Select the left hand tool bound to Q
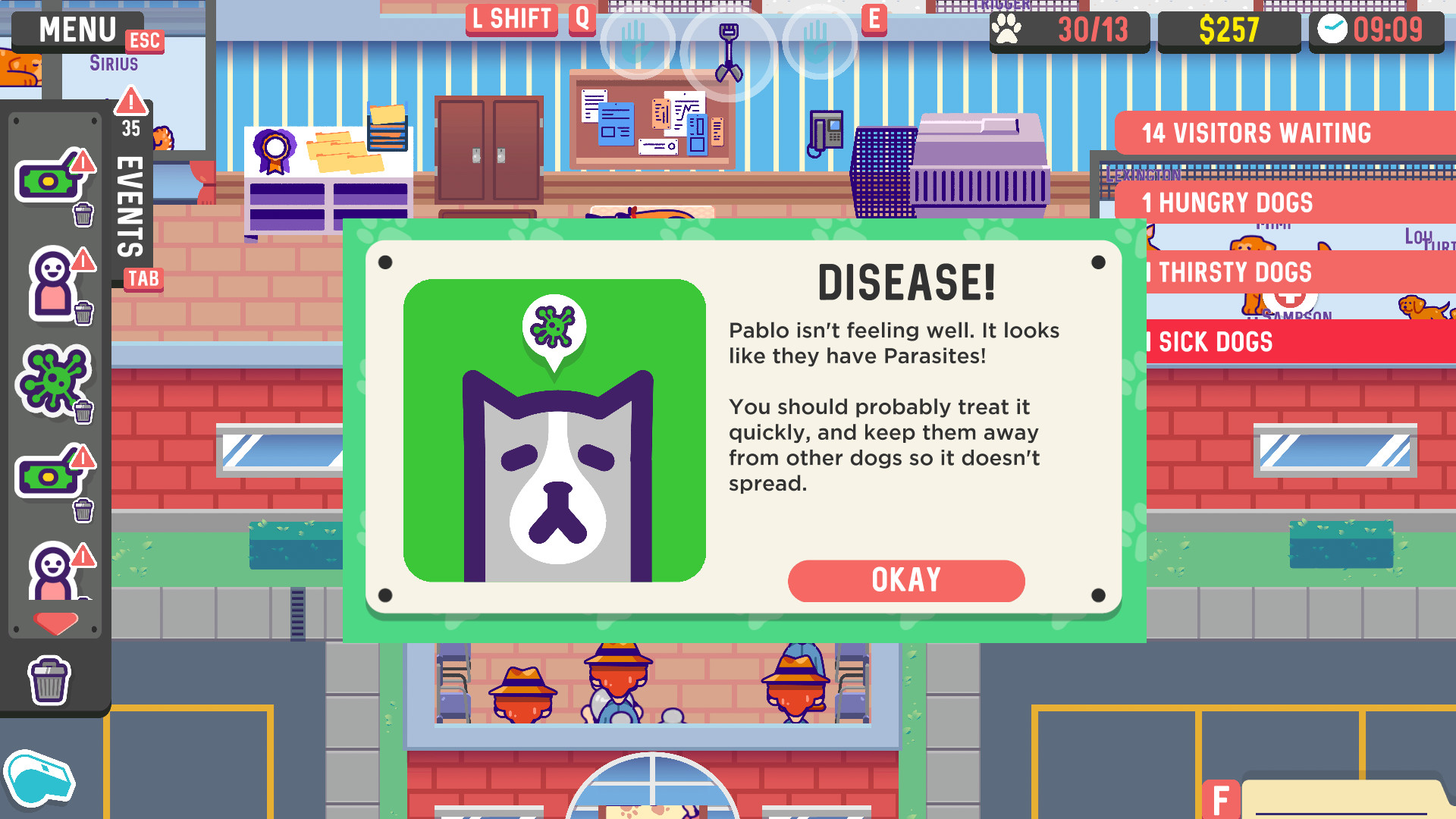The width and height of the screenshot is (1456, 819). click(x=638, y=45)
